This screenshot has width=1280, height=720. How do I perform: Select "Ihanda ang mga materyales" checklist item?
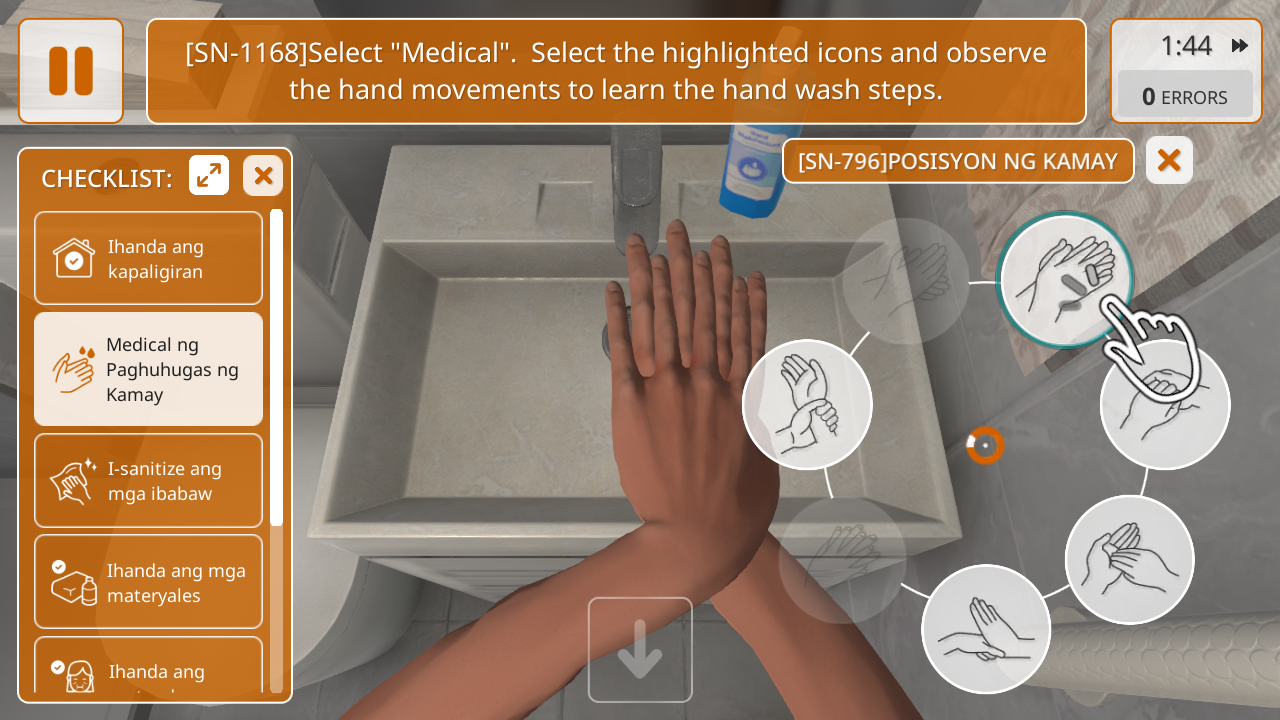coord(148,582)
